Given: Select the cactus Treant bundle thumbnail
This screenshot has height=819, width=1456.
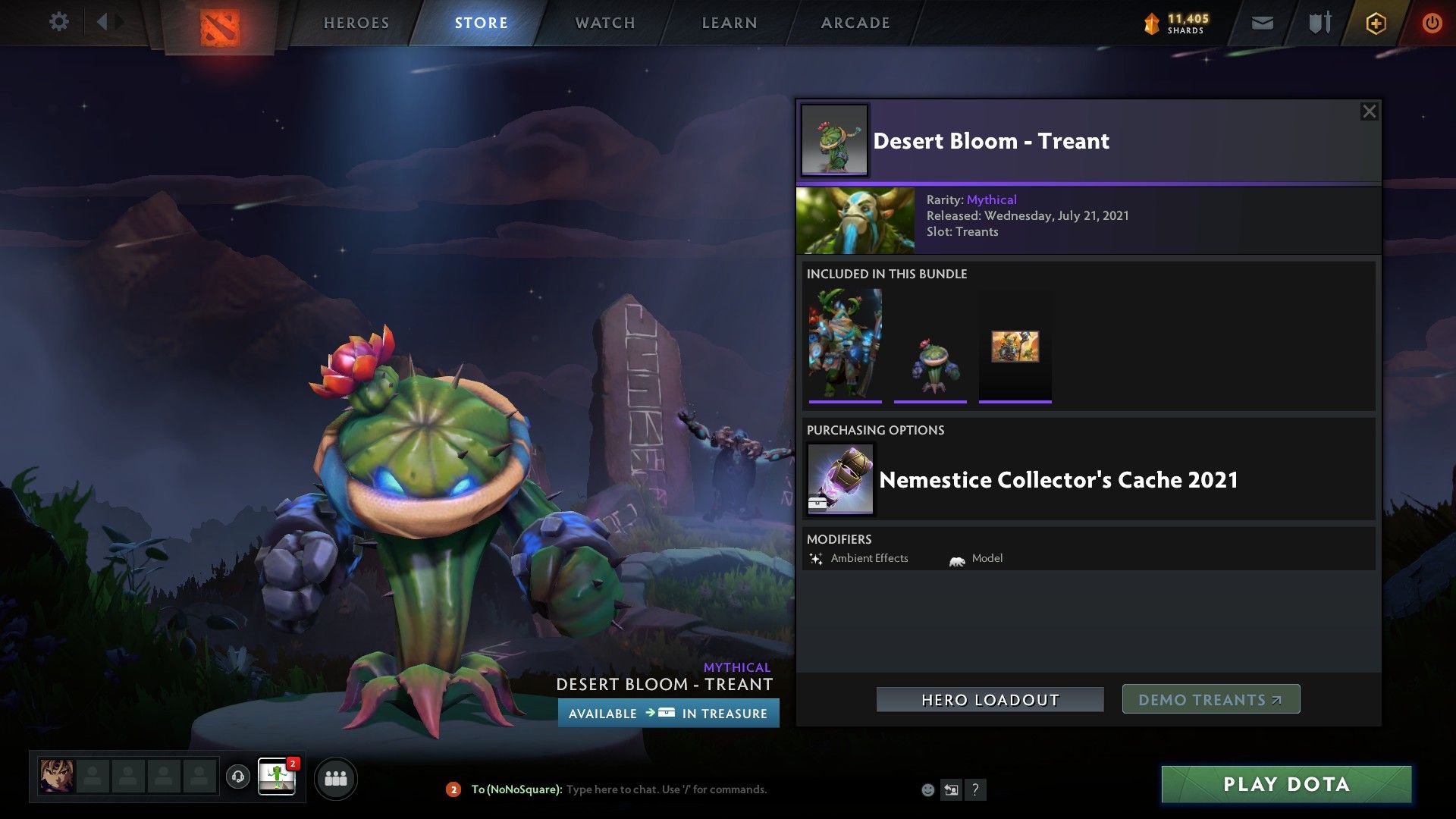Looking at the screenshot, I should point(930,346).
